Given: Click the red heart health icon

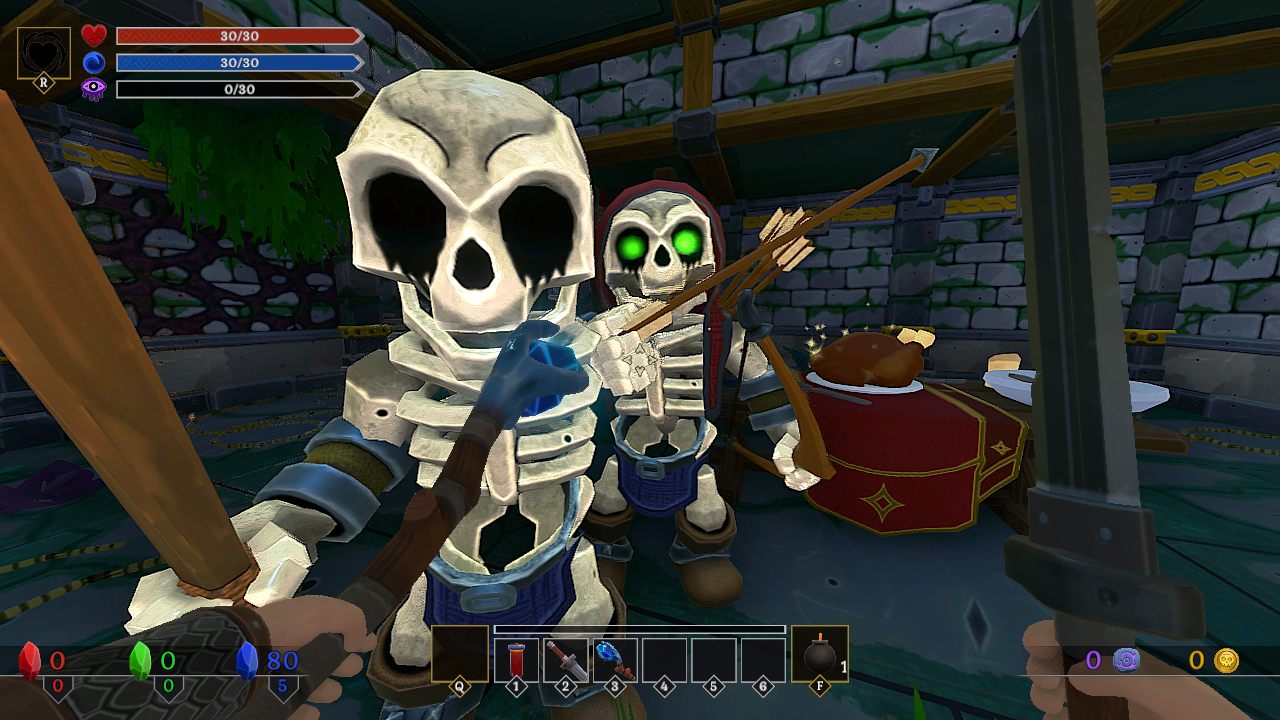Looking at the screenshot, I should pyautogui.click(x=92, y=34).
